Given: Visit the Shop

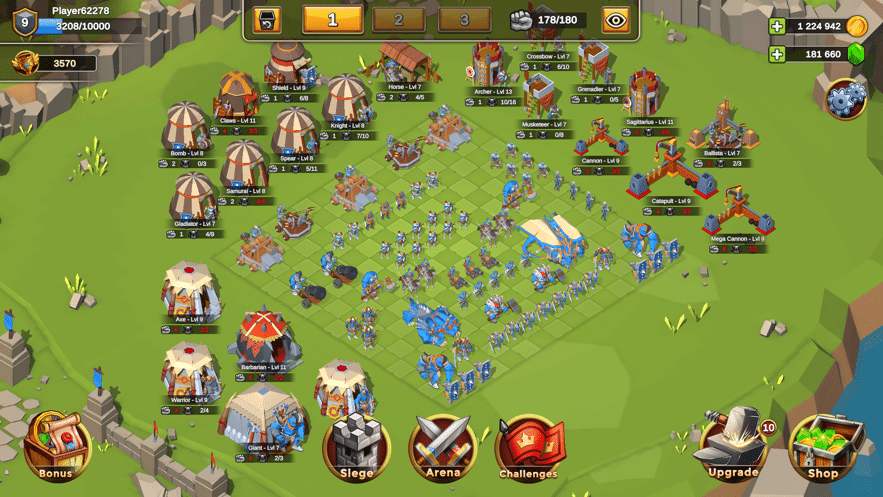Looking at the screenshot, I should (822, 445).
